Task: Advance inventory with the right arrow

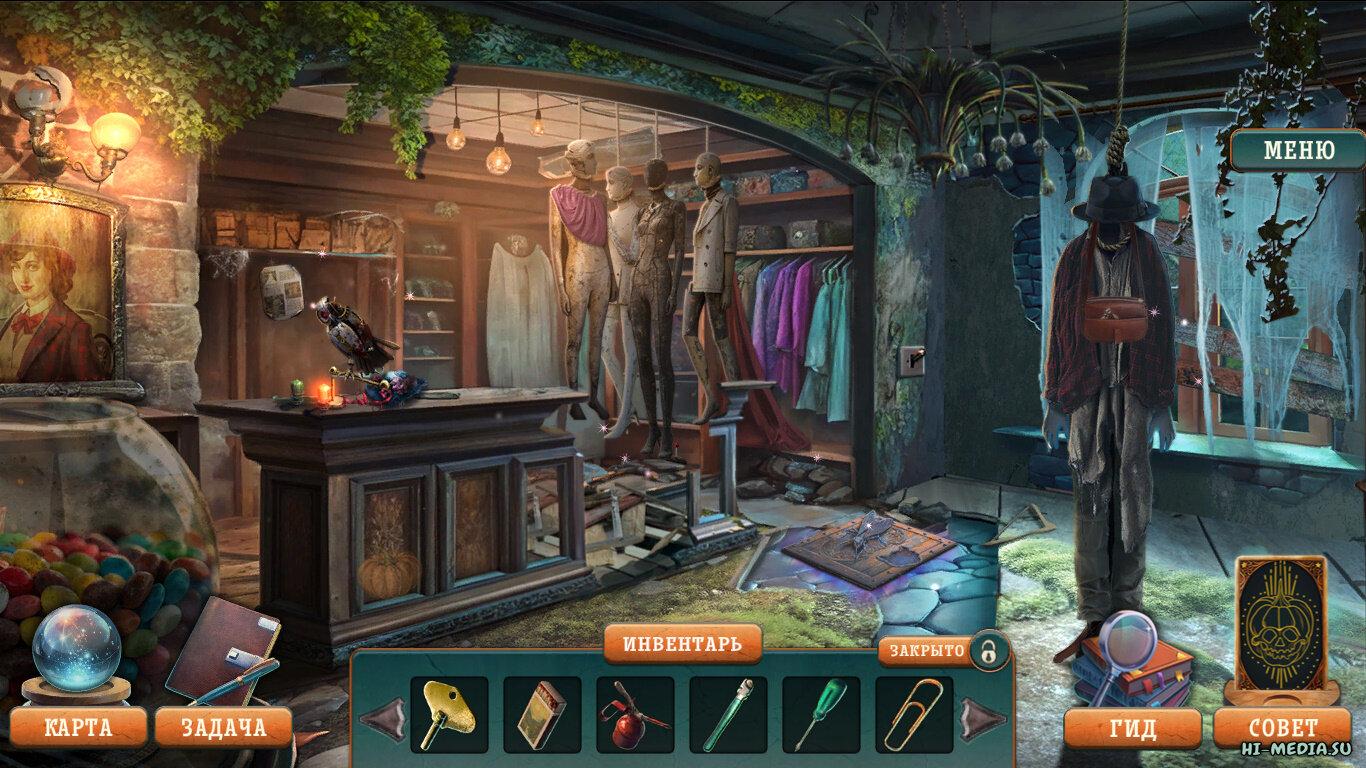Action: pyautogui.click(x=982, y=718)
